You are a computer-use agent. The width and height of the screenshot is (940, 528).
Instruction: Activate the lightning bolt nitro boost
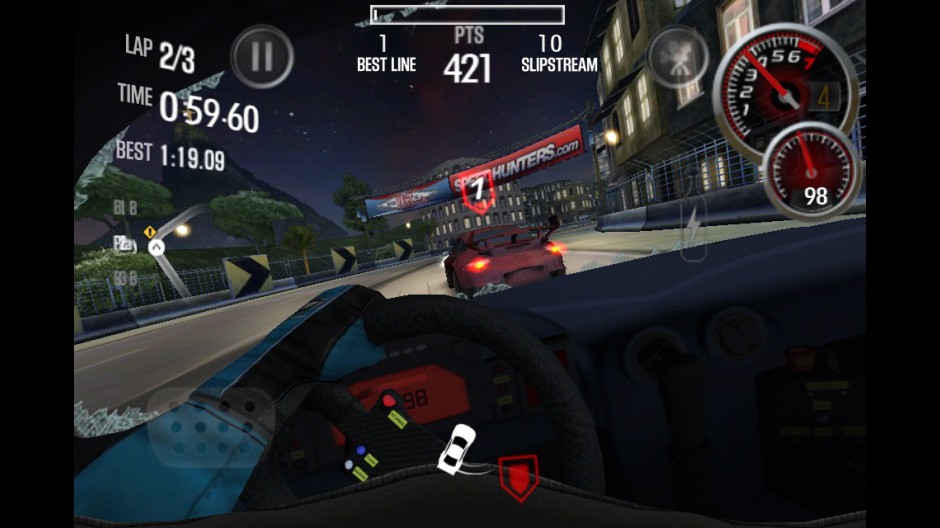[x=694, y=226]
